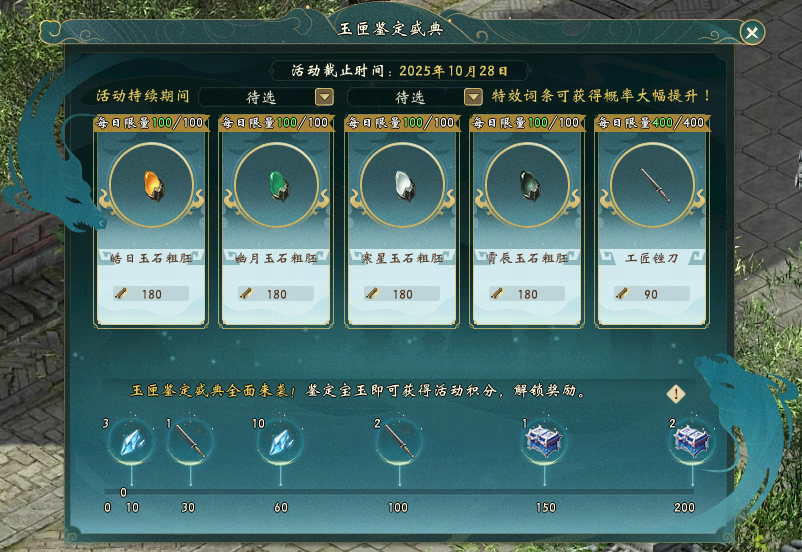Open the 待选 dropdown beside 活动持续期间
The height and width of the screenshot is (552, 802).
324,97
